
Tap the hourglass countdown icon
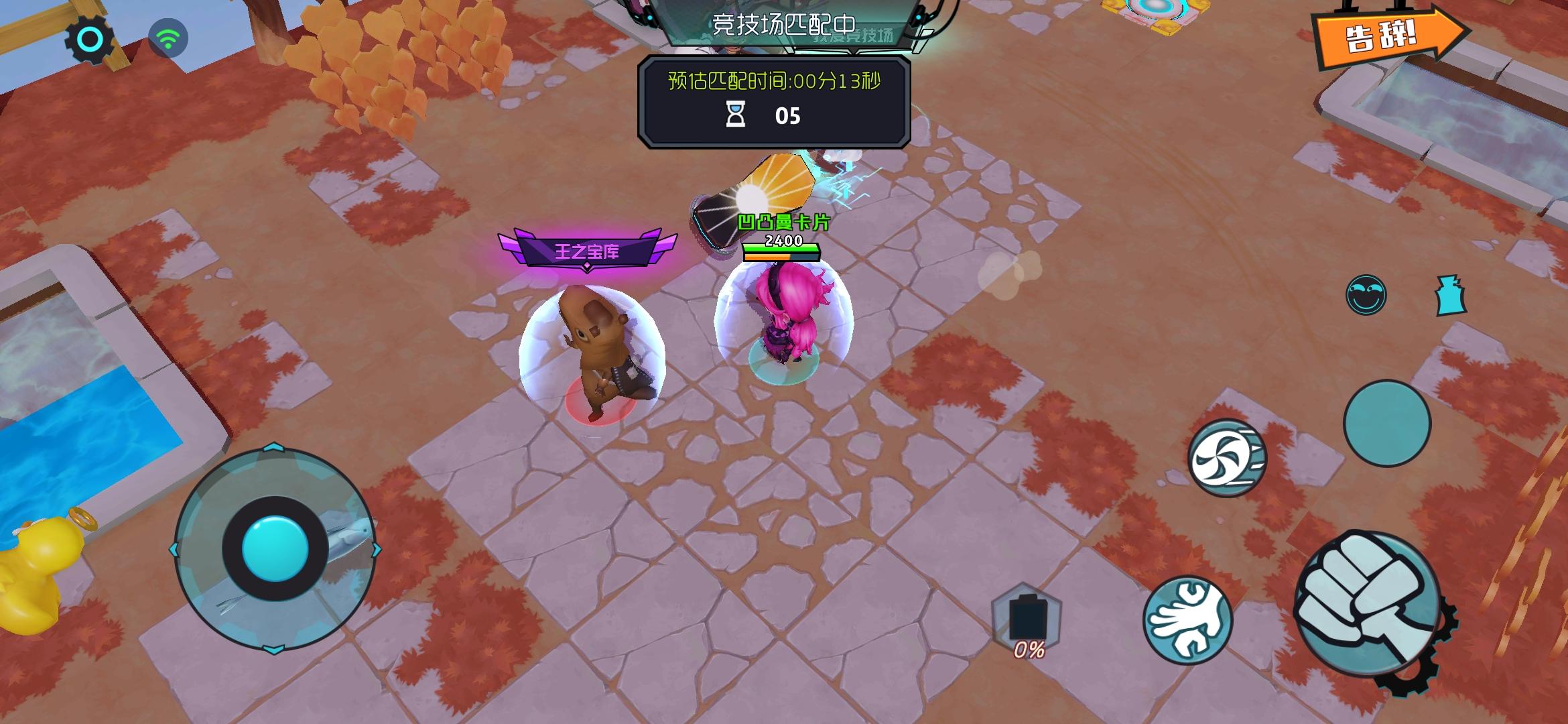point(736,115)
